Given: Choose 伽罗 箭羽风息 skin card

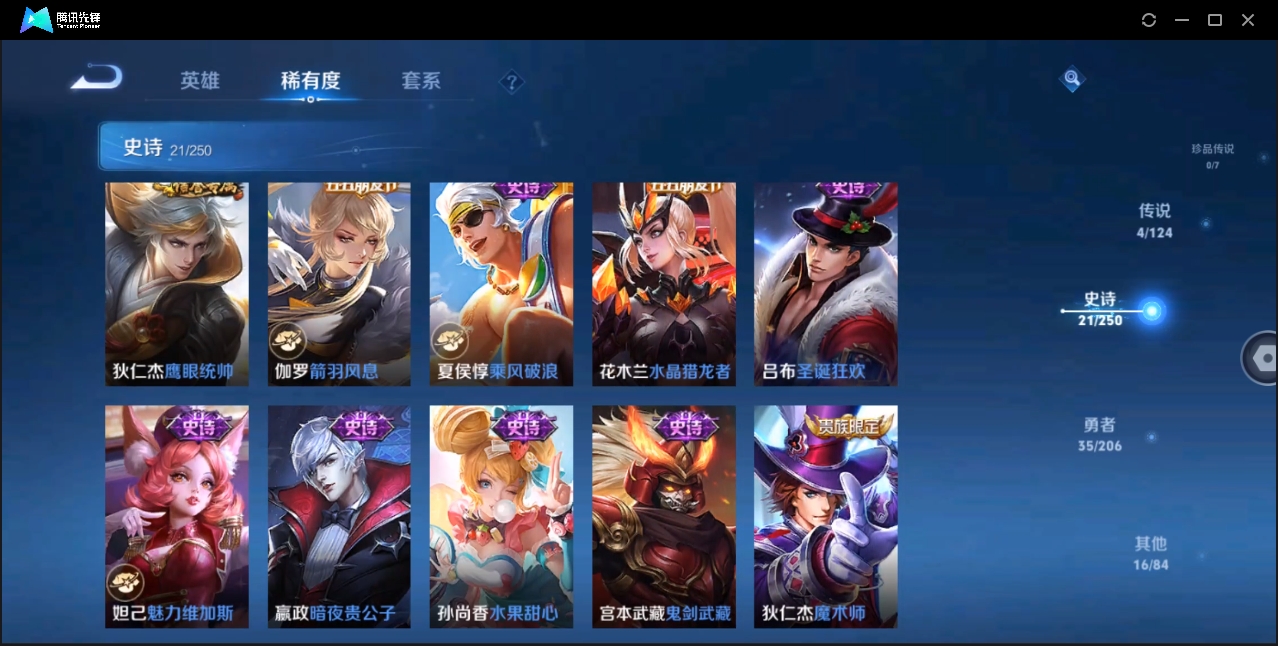Looking at the screenshot, I should (339, 284).
